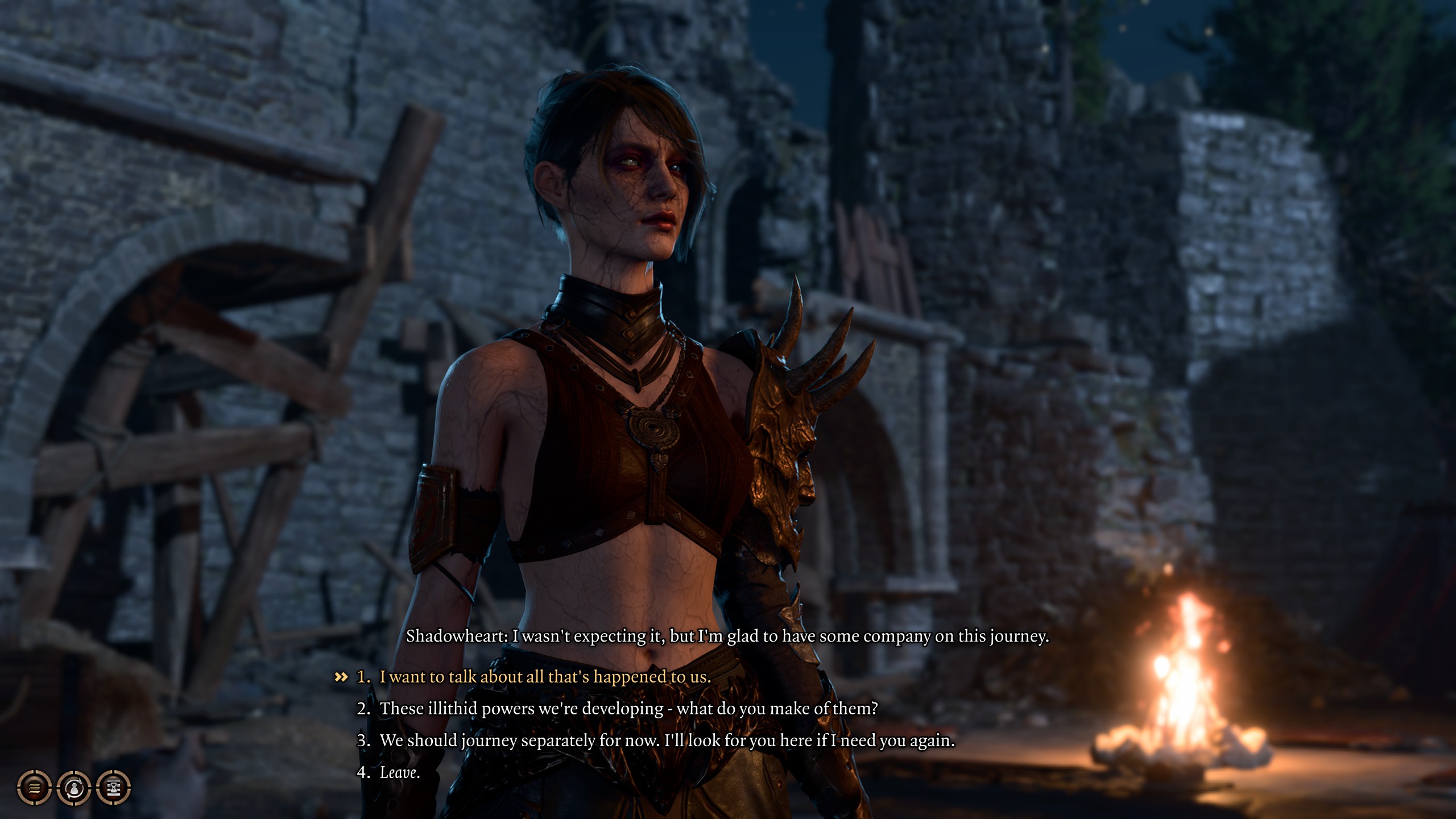Click the character swap icon with circling arrows
The height and width of the screenshot is (819, 1456).
[x=74, y=788]
